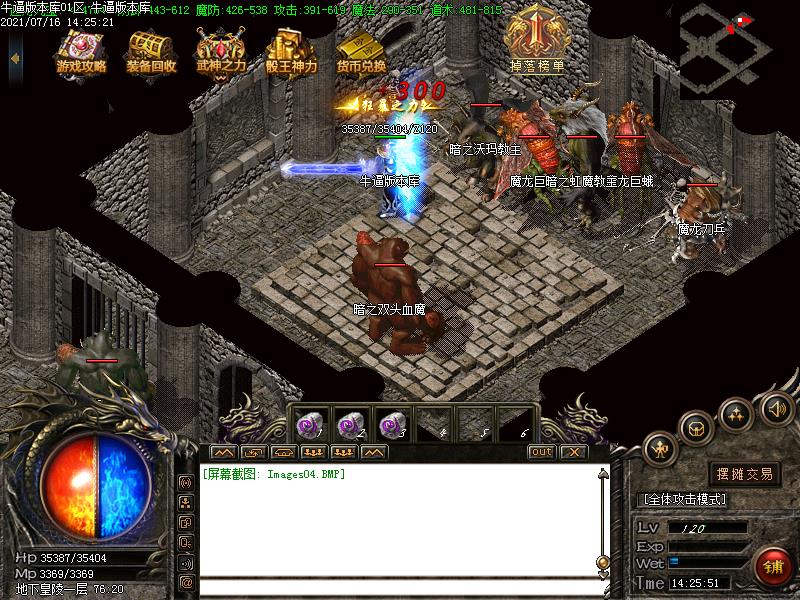Open the 武神之力 panel
Screen dimensions: 800x600
[x=221, y=51]
